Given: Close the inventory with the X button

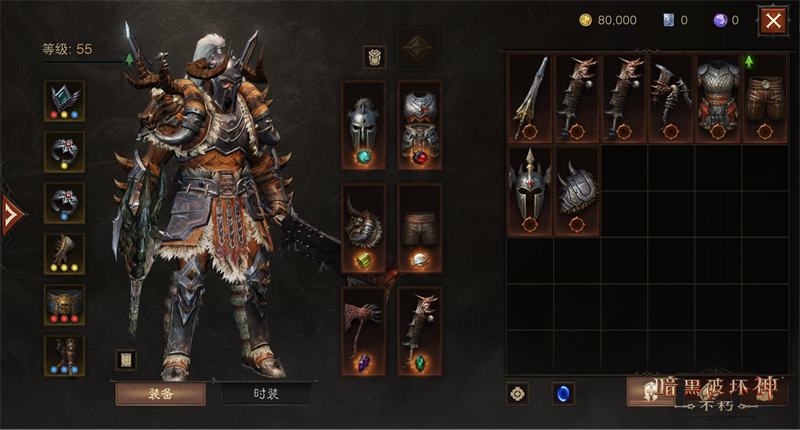Looking at the screenshot, I should click(772, 20).
